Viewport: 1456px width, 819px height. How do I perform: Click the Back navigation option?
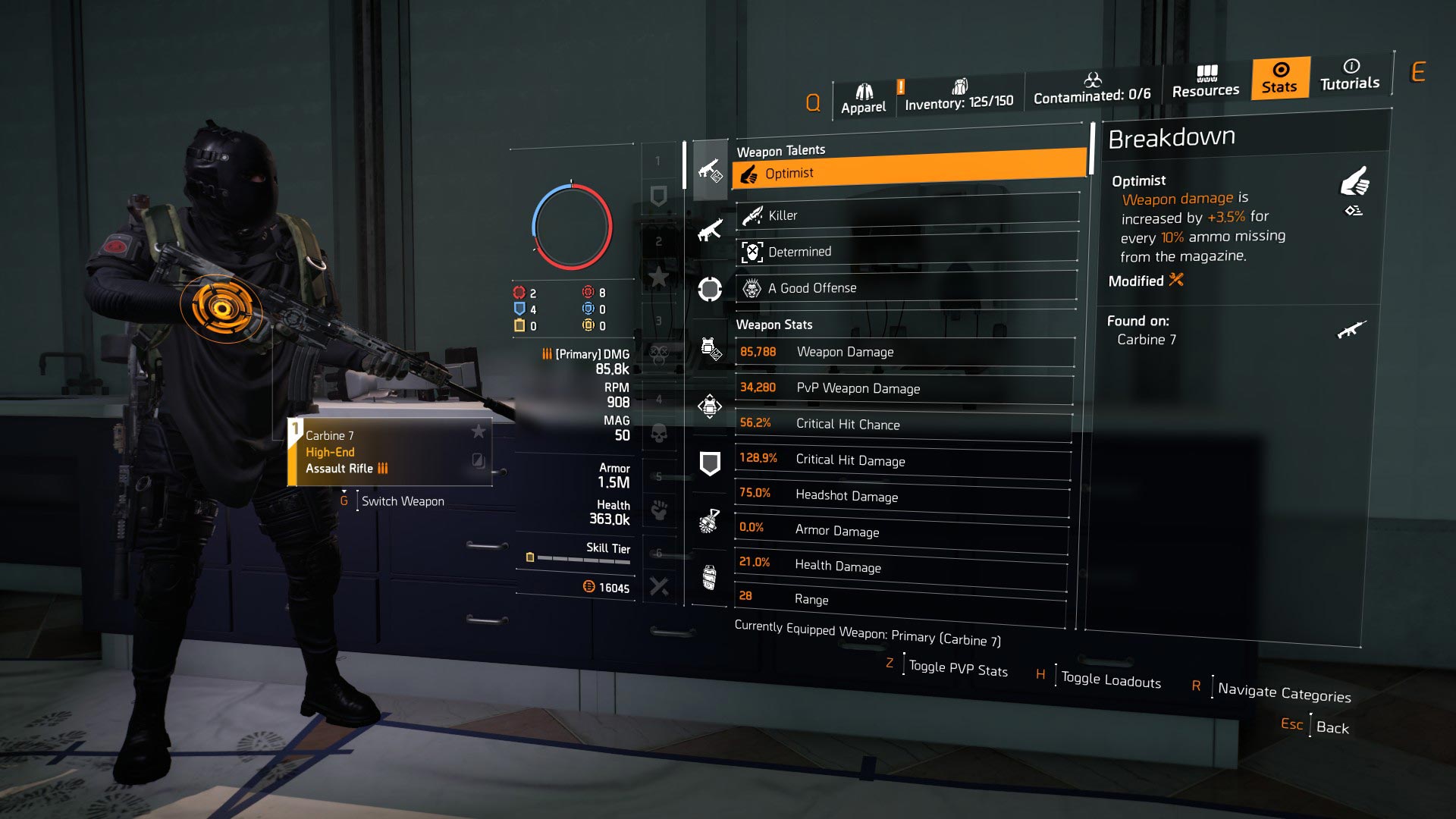coord(1332,727)
